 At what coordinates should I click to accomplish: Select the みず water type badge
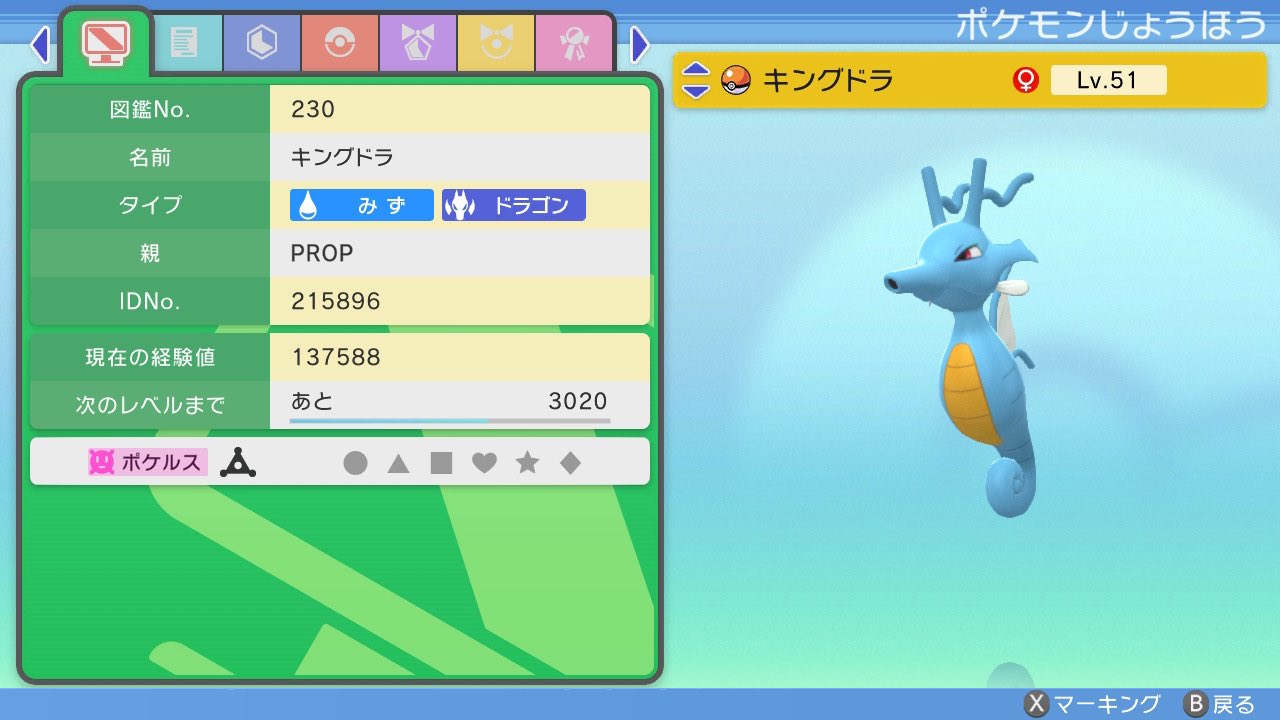360,205
